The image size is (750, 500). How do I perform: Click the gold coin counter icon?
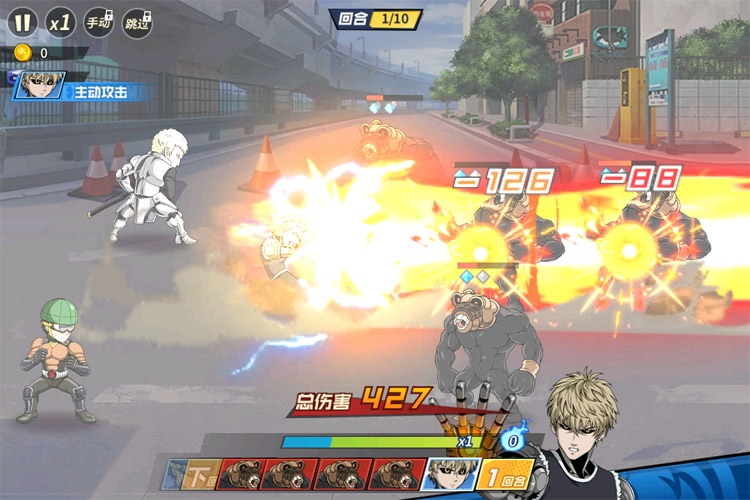(23, 52)
